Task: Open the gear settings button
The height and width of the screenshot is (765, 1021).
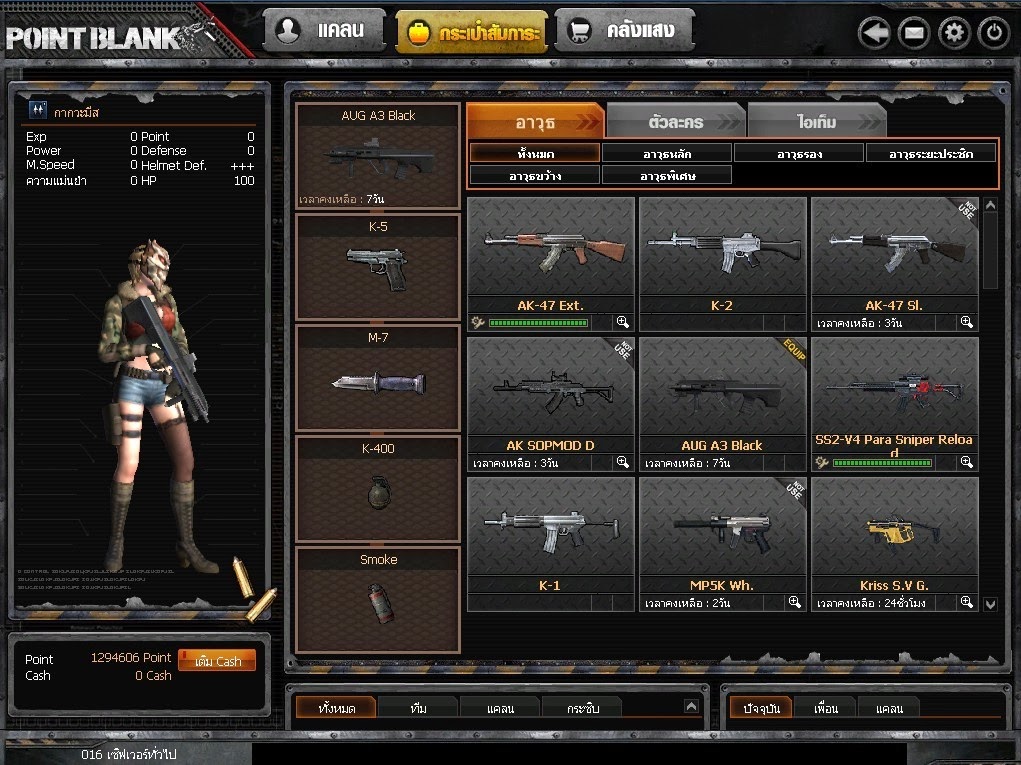Action: [954, 33]
